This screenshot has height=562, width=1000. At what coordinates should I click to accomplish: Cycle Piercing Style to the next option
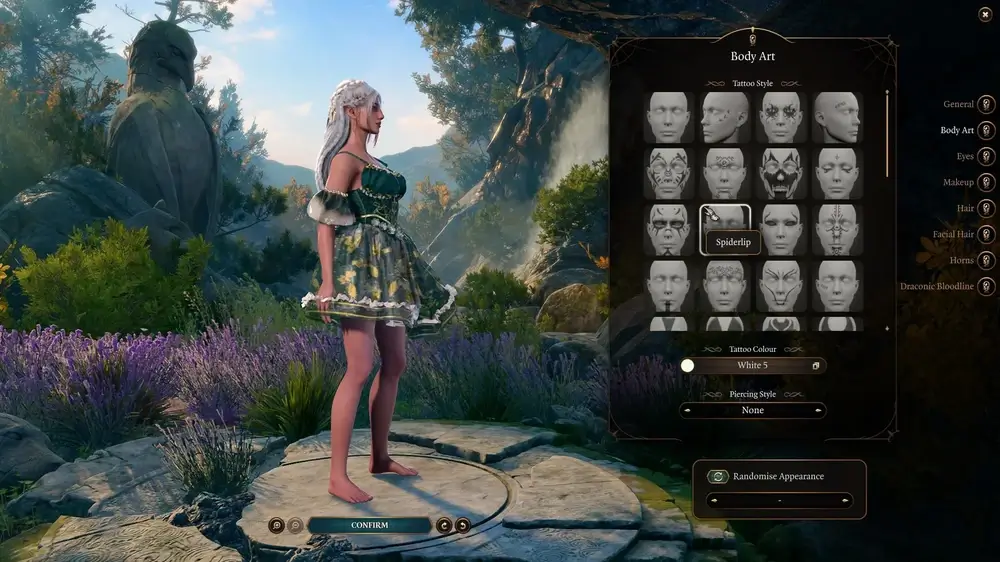[820, 410]
